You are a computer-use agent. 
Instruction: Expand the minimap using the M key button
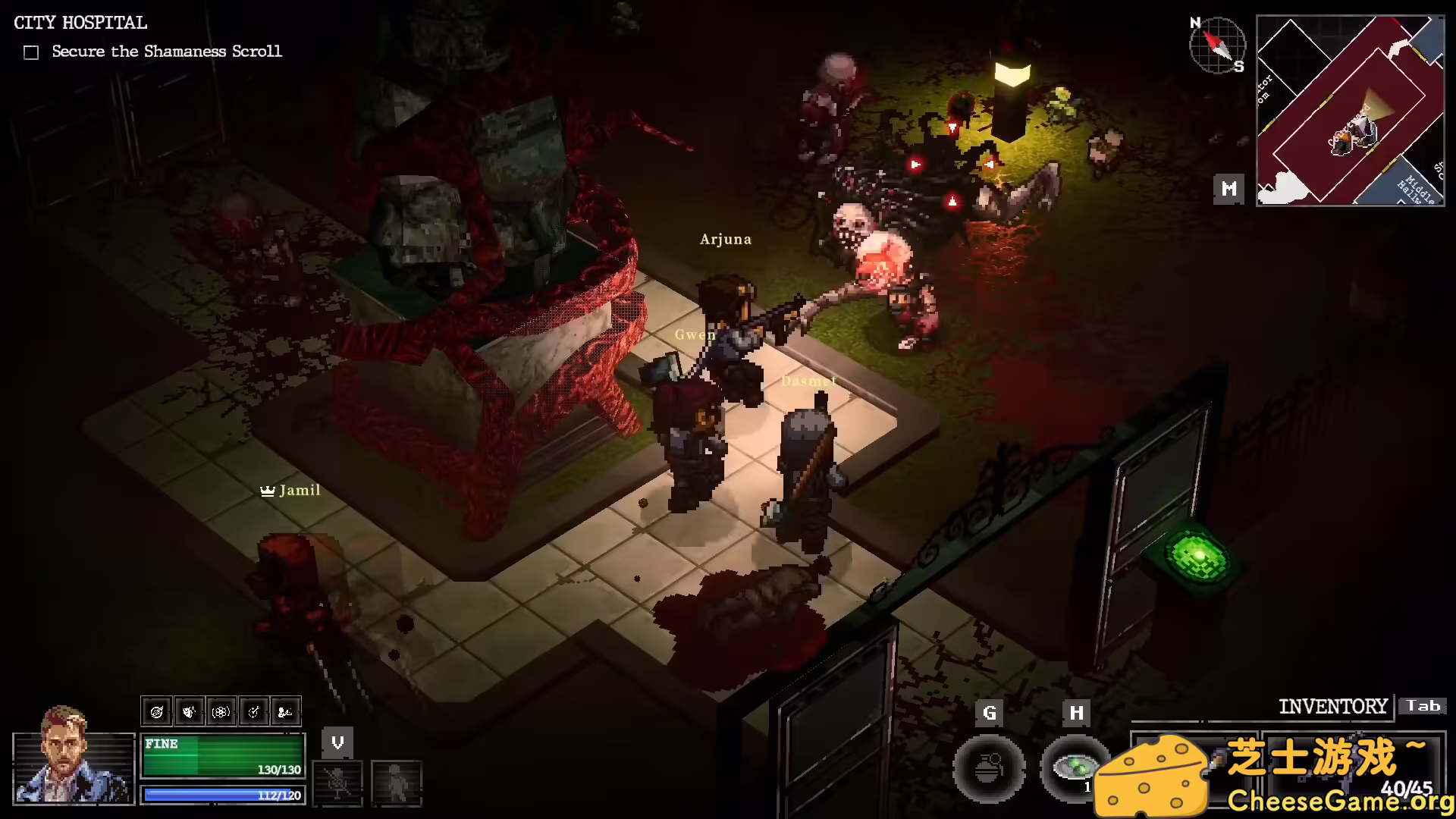click(1228, 189)
